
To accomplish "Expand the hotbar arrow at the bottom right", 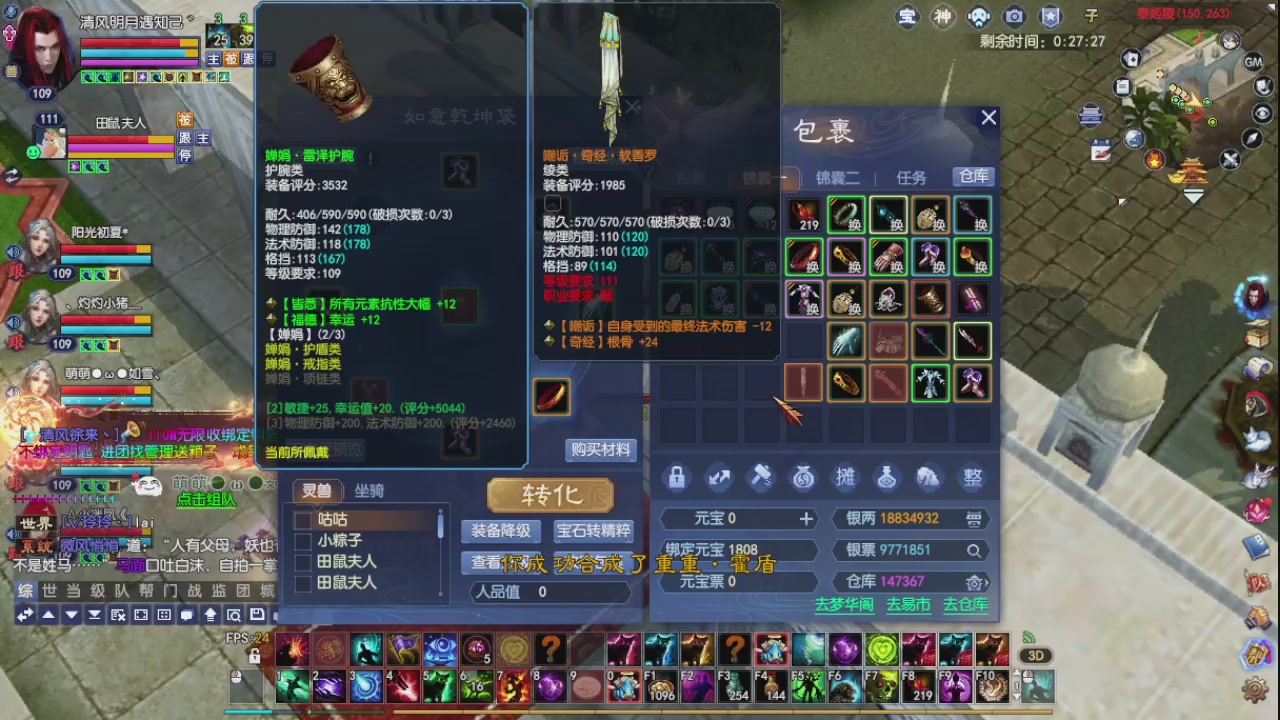I will [1016, 671].
